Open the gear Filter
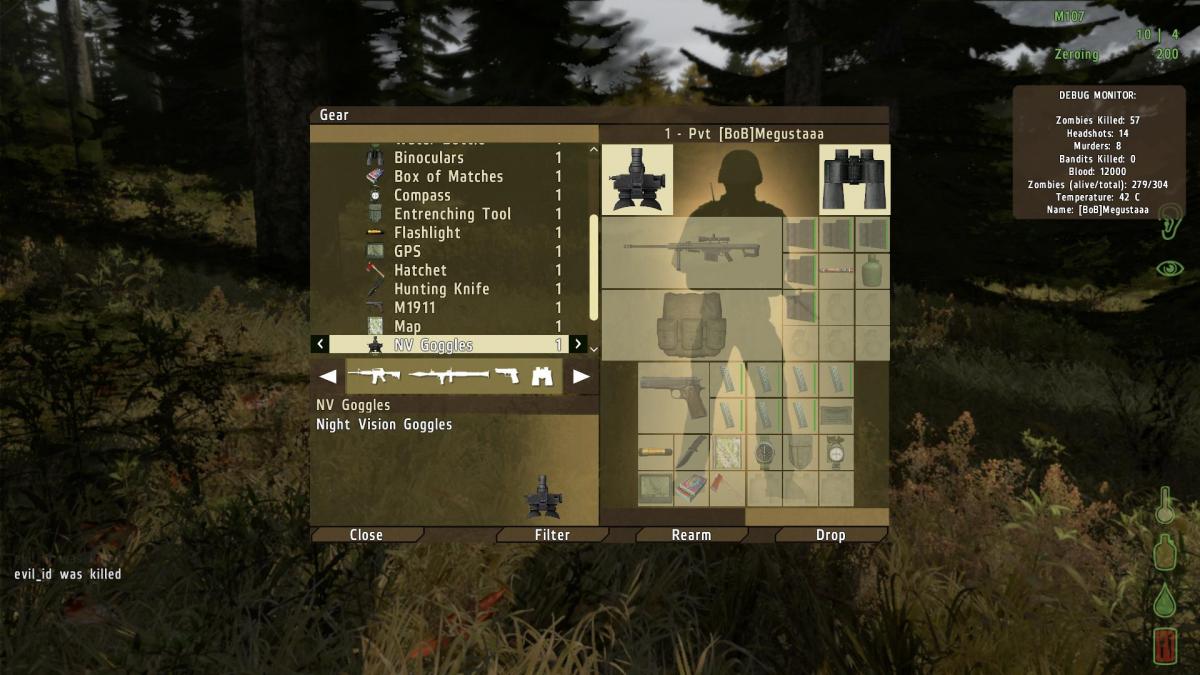Image resolution: width=1200 pixels, height=675 pixels. tap(552, 535)
